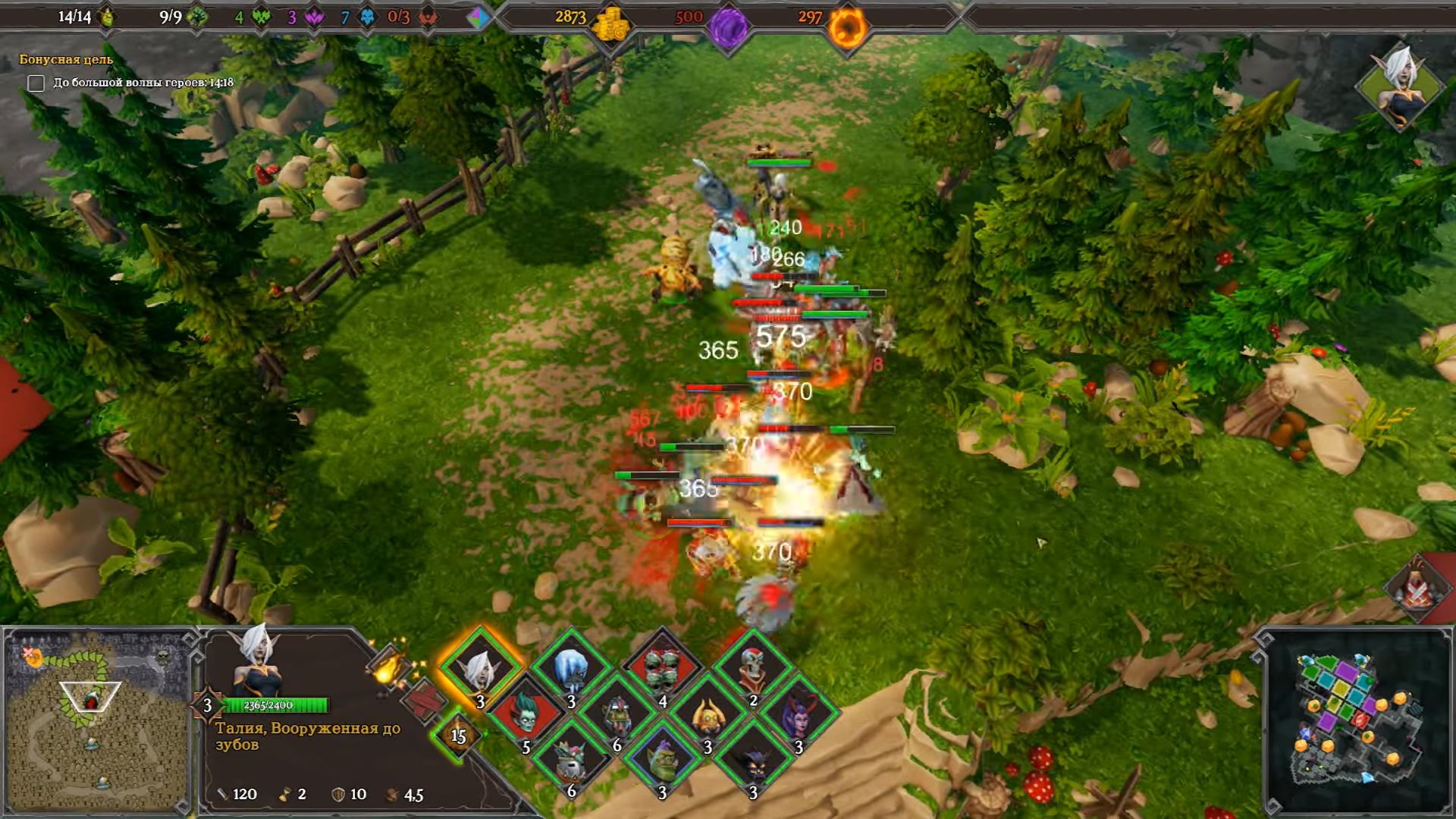Activate the ability marked with number 15
The height and width of the screenshot is (819, 1456).
pyautogui.click(x=457, y=735)
